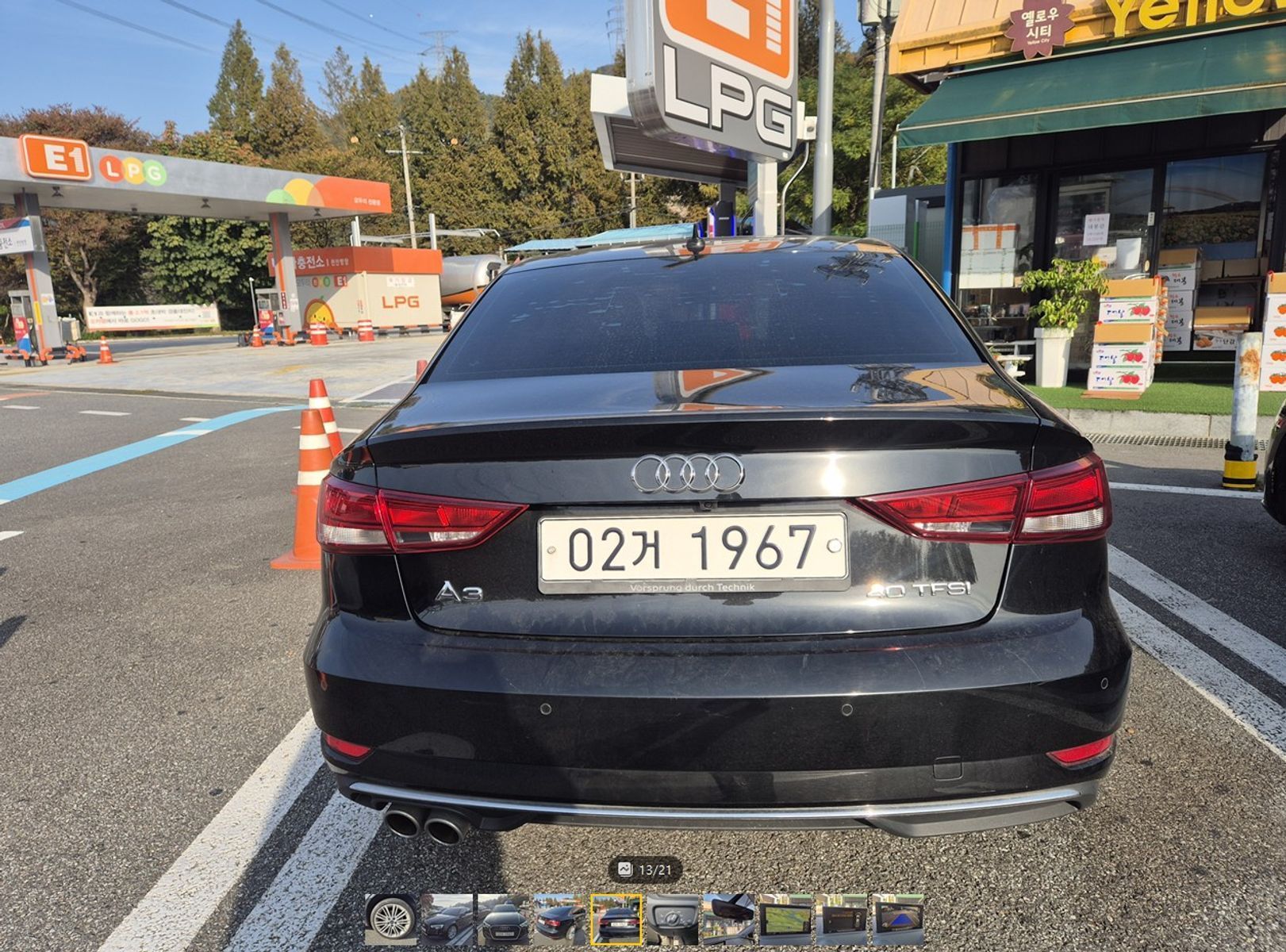The width and height of the screenshot is (1286, 952).
Task: Show the head-on front grille photo
Action: tap(504, 919)
